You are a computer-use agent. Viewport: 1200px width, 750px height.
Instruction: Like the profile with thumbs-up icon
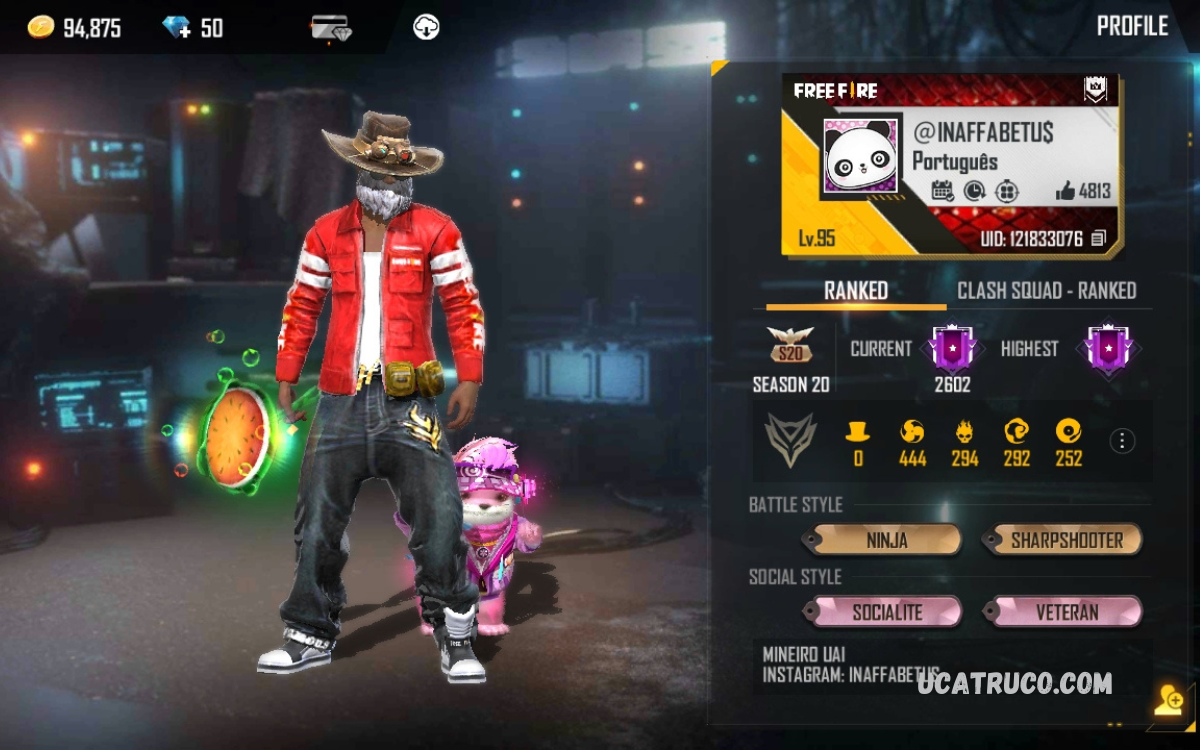(x=1066, y=191)
